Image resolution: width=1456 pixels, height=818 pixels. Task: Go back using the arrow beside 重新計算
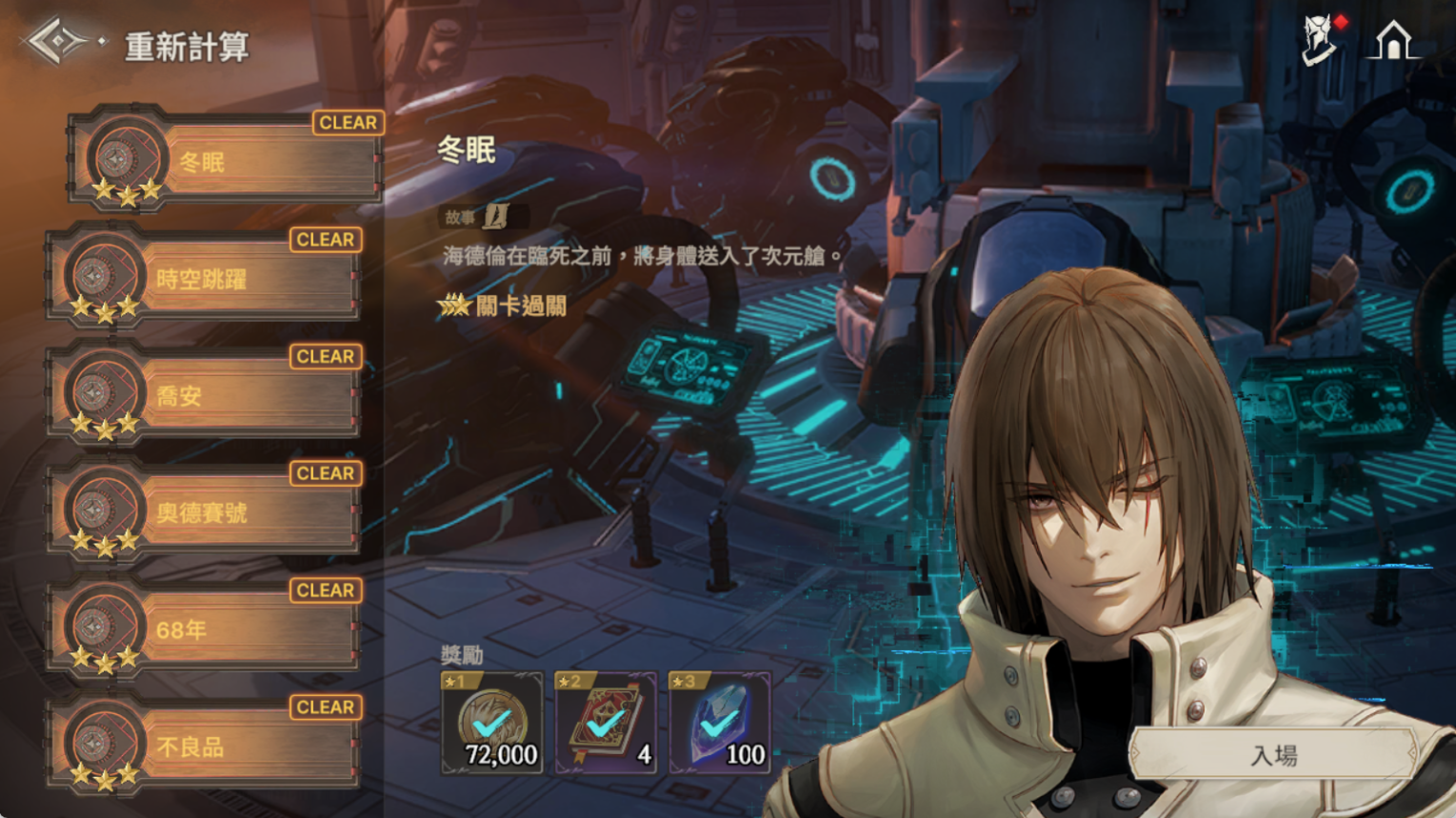(59, 42)
